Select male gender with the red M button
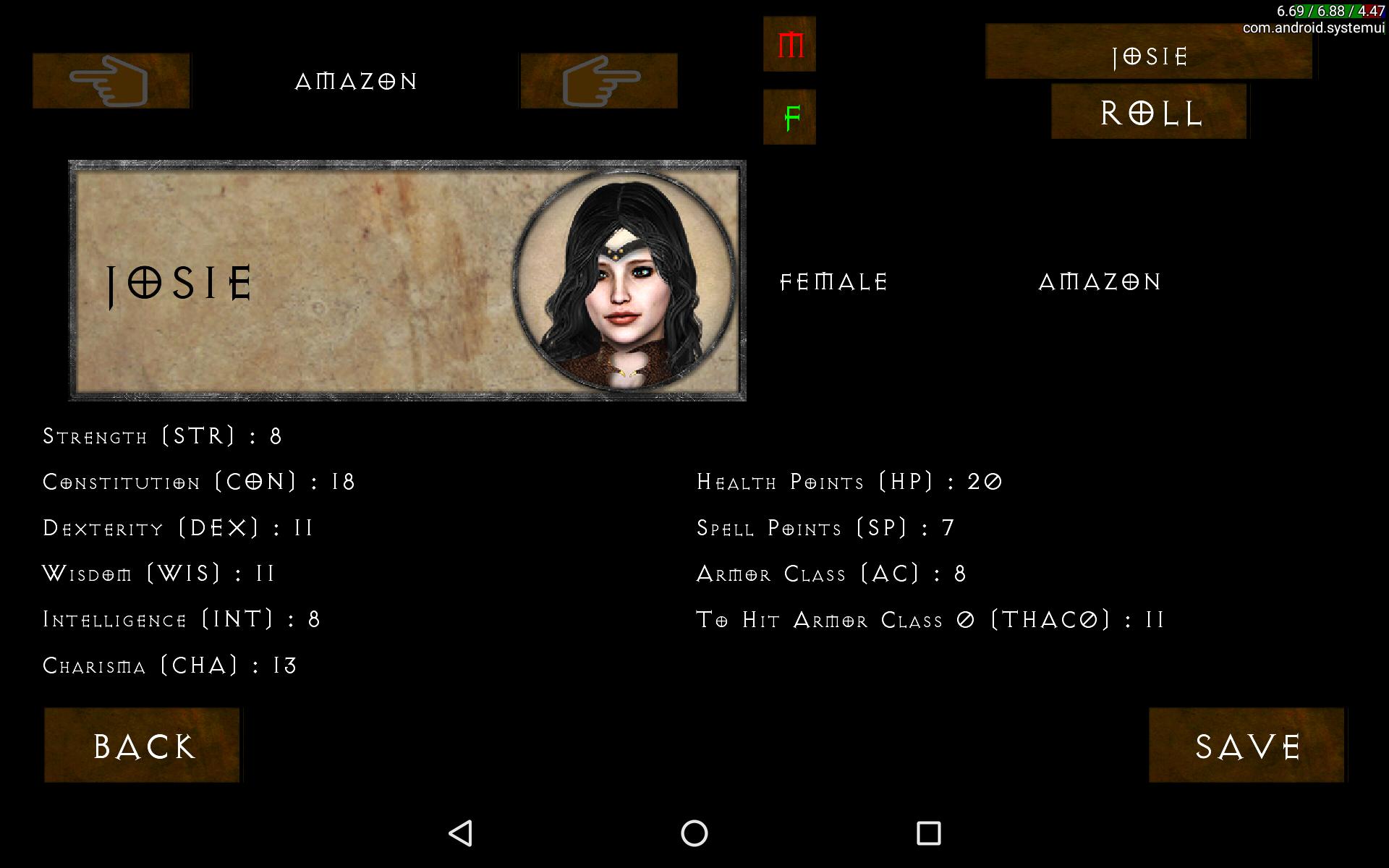This screenshot has width=1389, height=868. pos(789,45)
